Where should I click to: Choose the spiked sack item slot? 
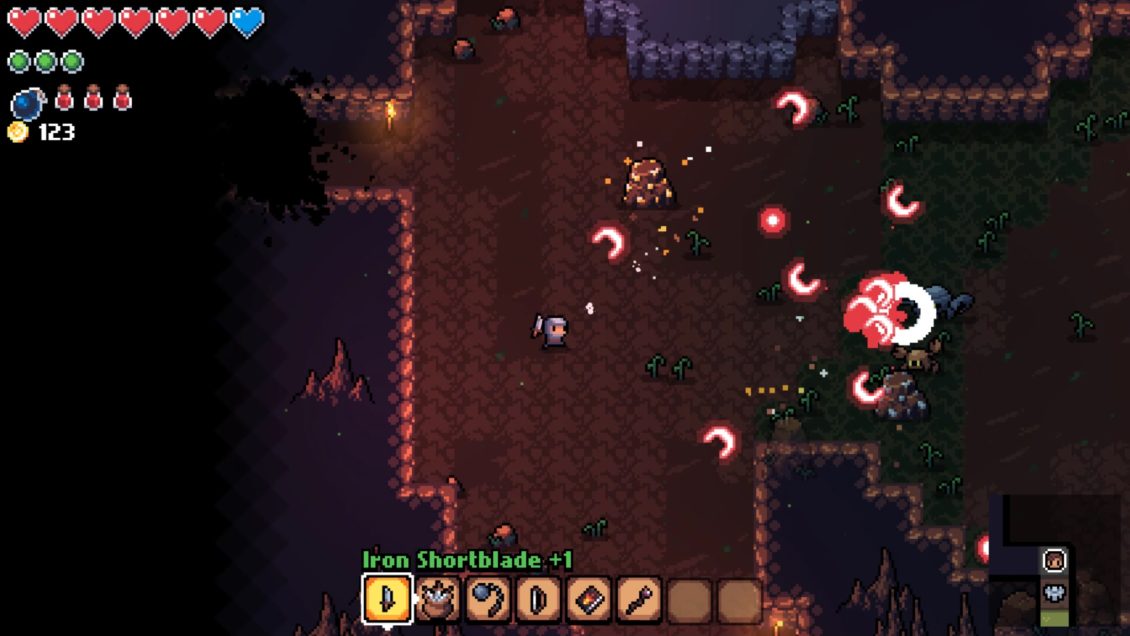pos(437,599)
